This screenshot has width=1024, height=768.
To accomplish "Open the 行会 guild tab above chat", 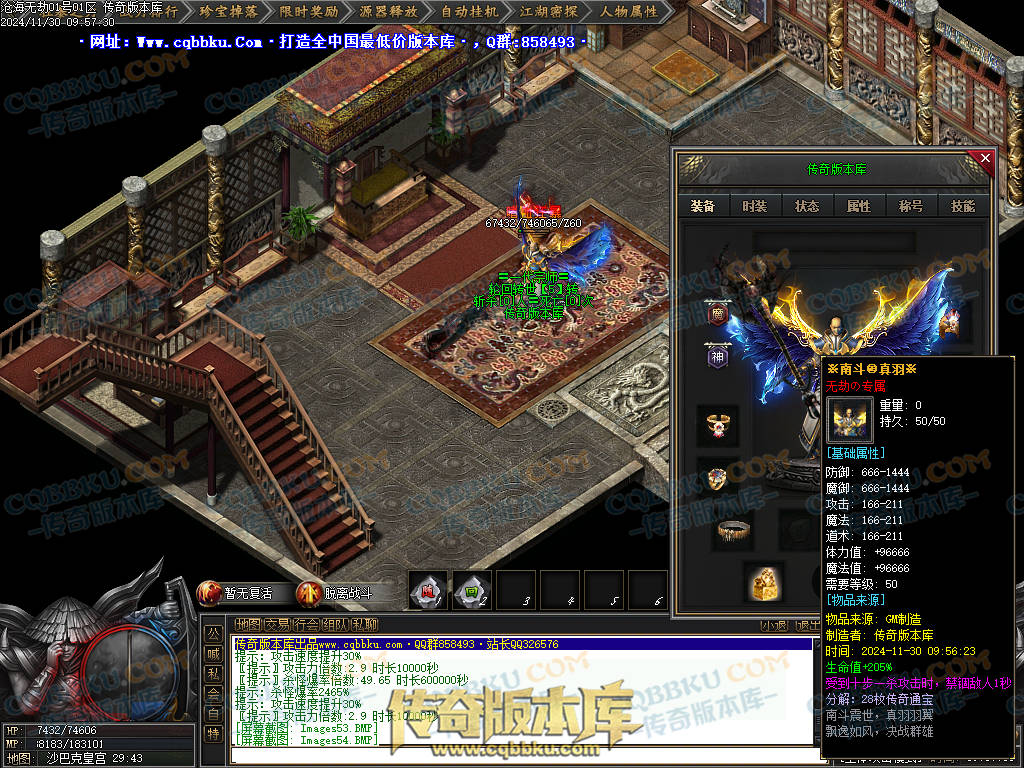I will 307,624.
